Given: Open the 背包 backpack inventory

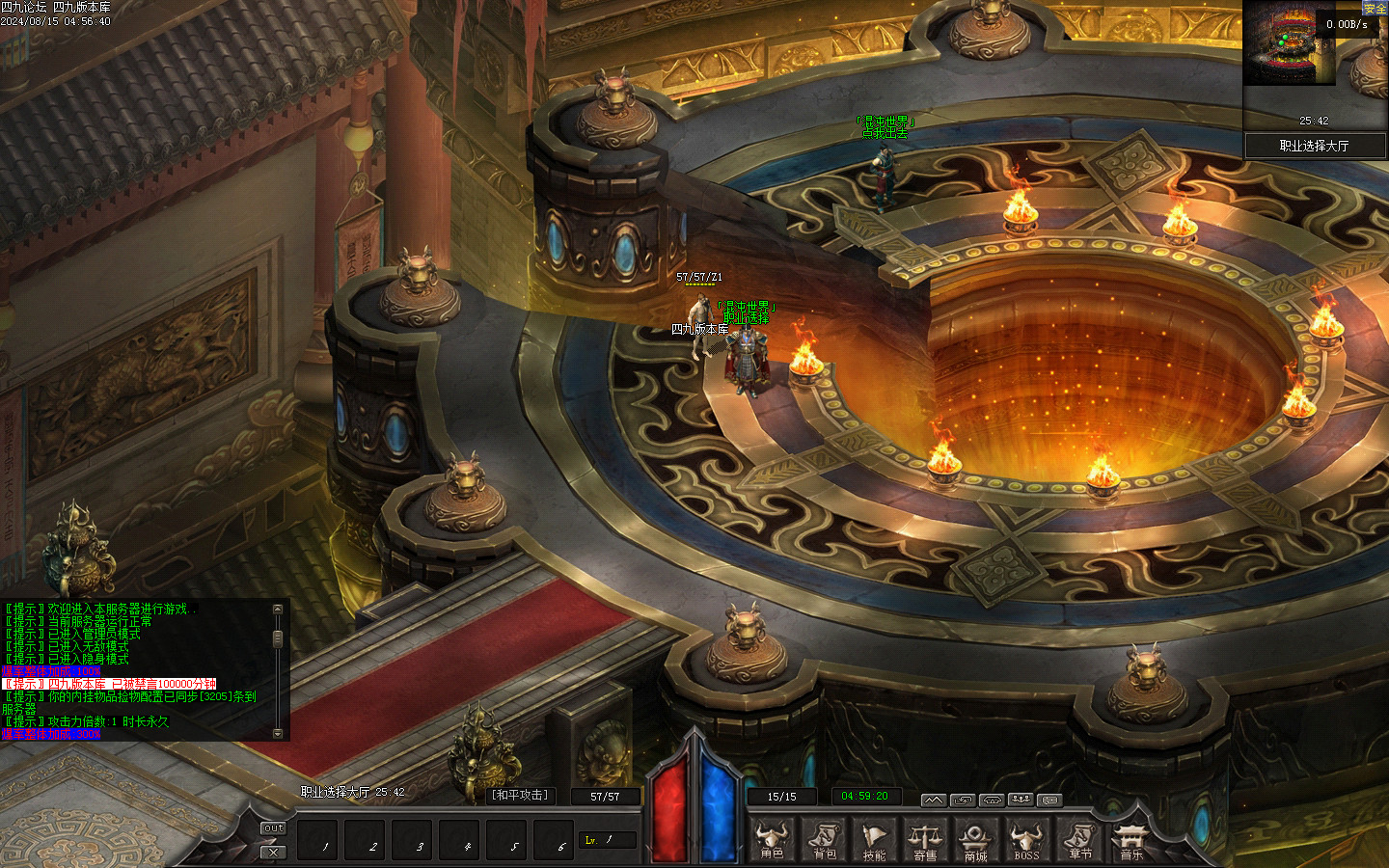Looking at the screenshot, I should [825, 839].
